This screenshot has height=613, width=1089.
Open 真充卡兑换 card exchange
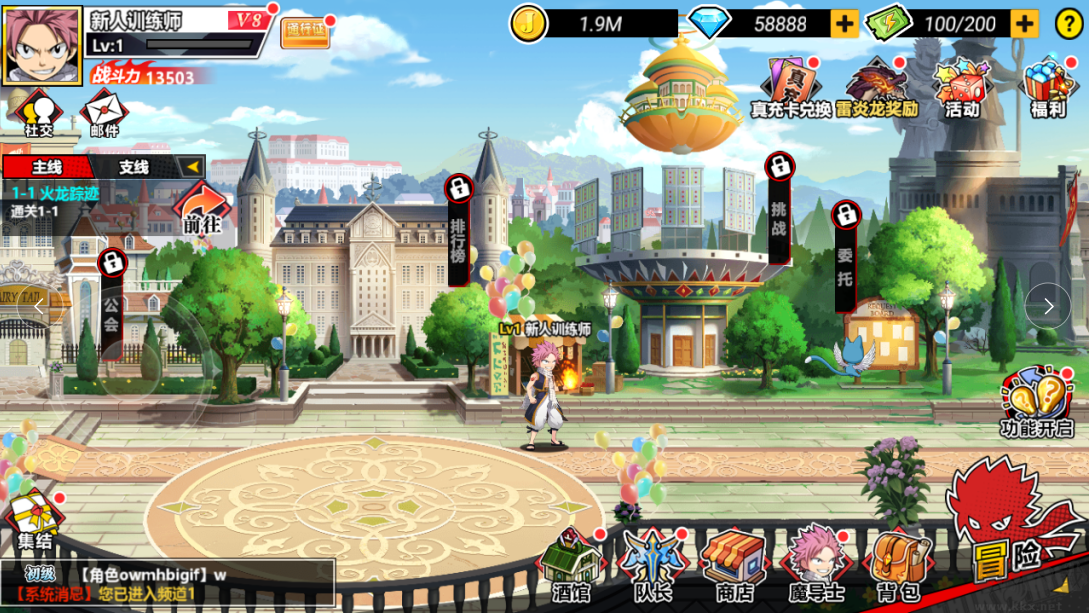point(790,88)
